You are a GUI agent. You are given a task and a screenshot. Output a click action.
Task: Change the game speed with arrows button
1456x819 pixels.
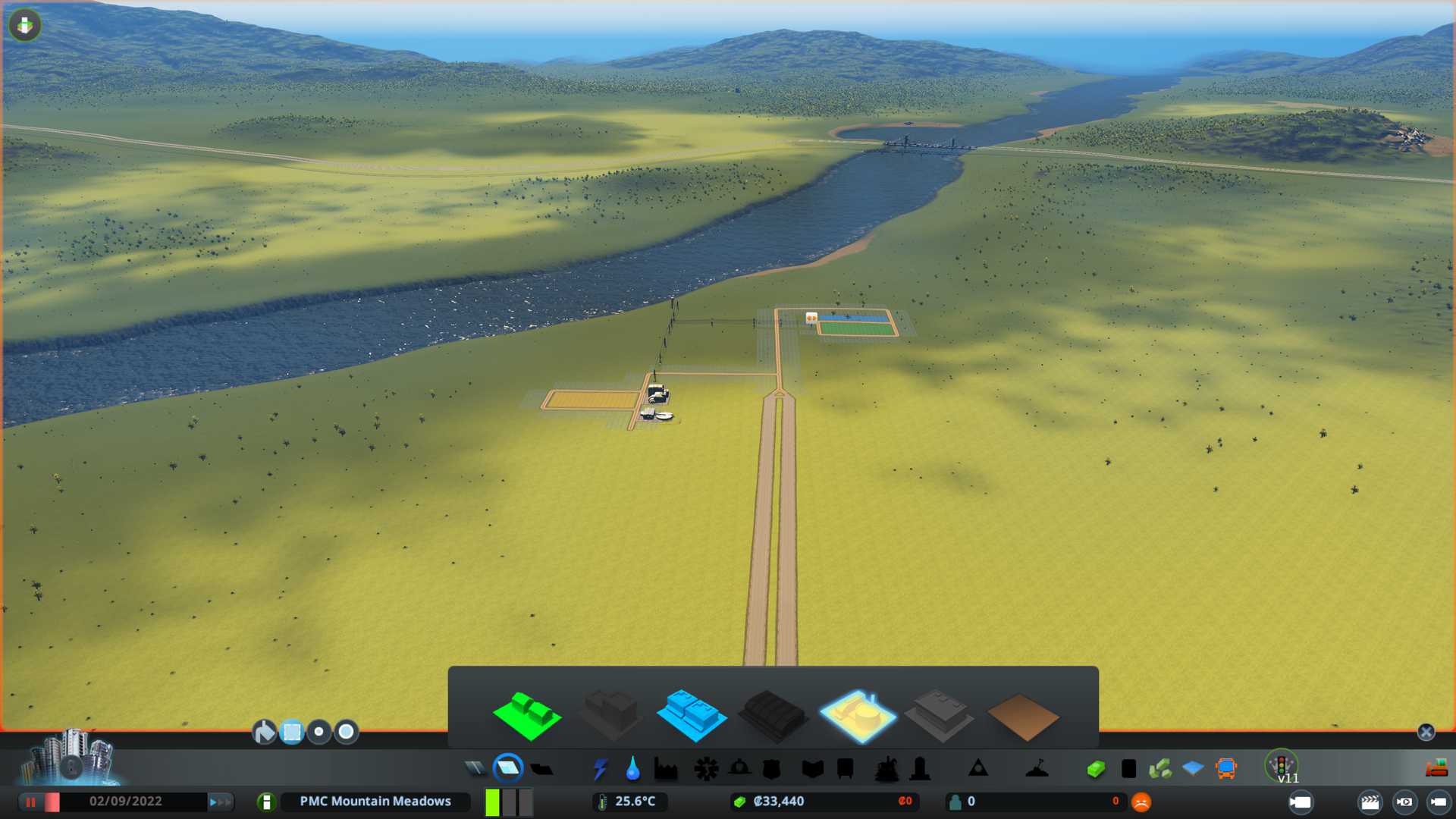(220, 802)
